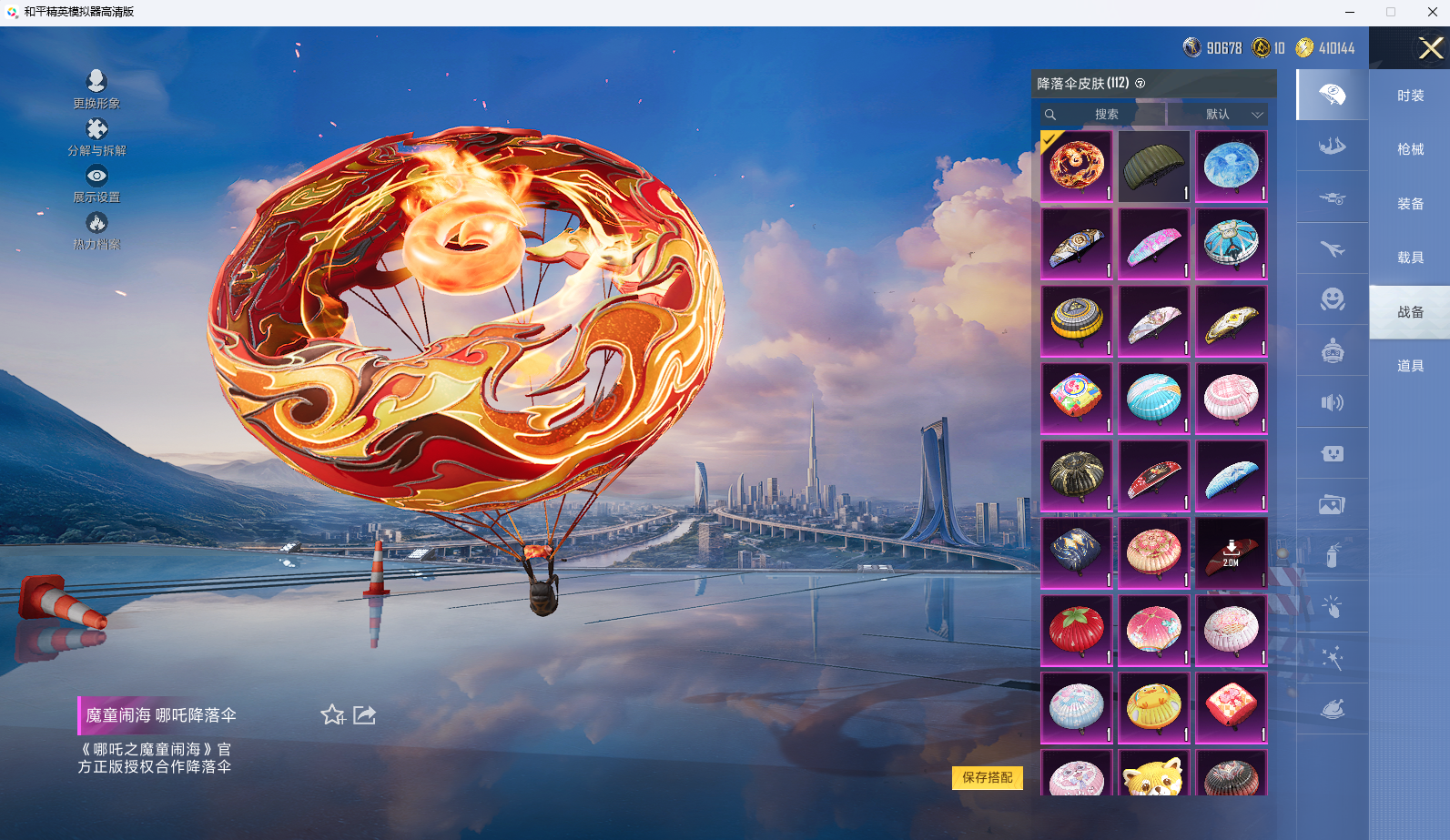The image size is (1450, 840).
Task: Favorite the parachute with the star icon
Action: pyautogui.click(x=332, y=715)
